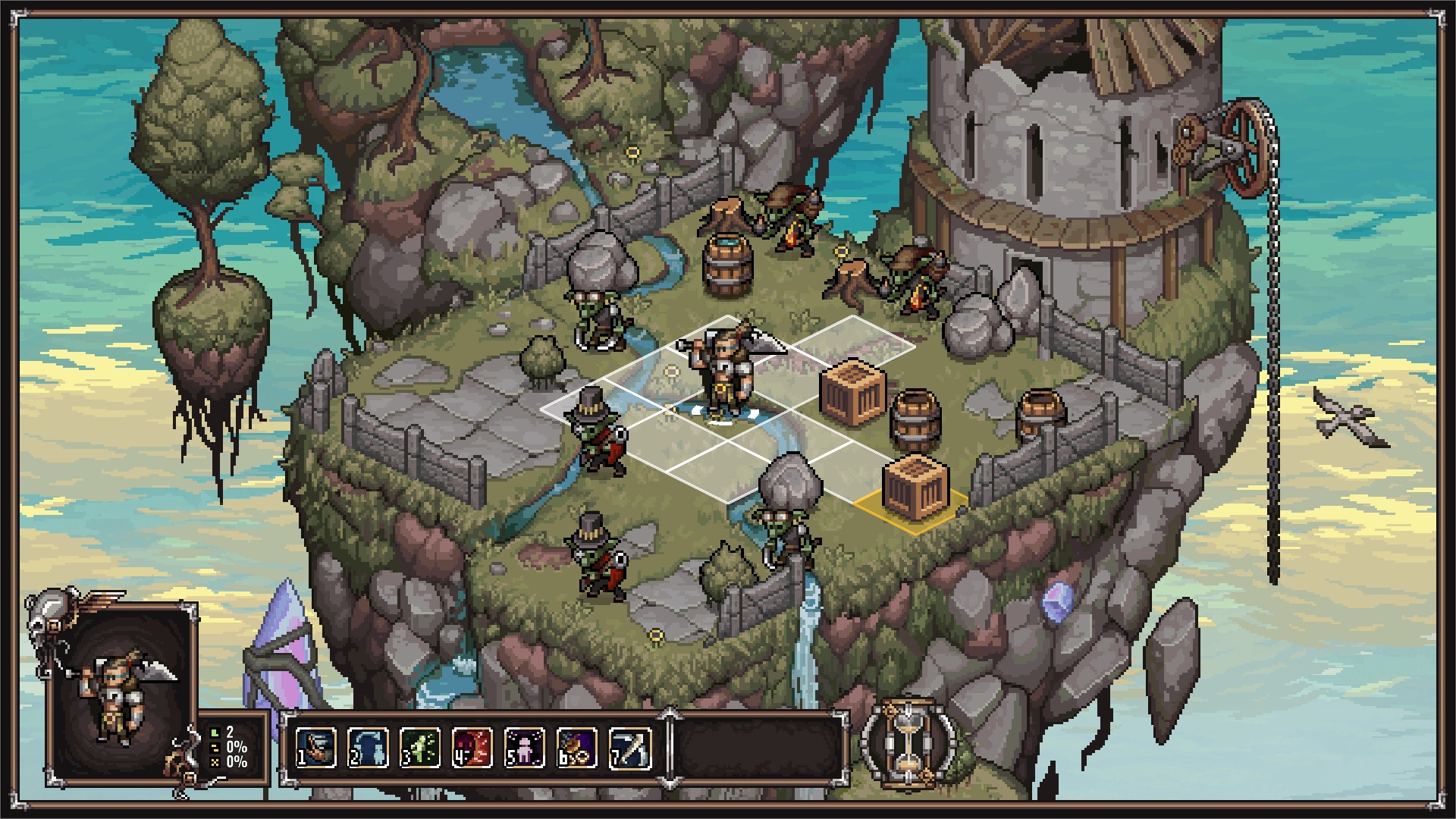Use the green glowing figure ability in slot 3

(420, 748)
